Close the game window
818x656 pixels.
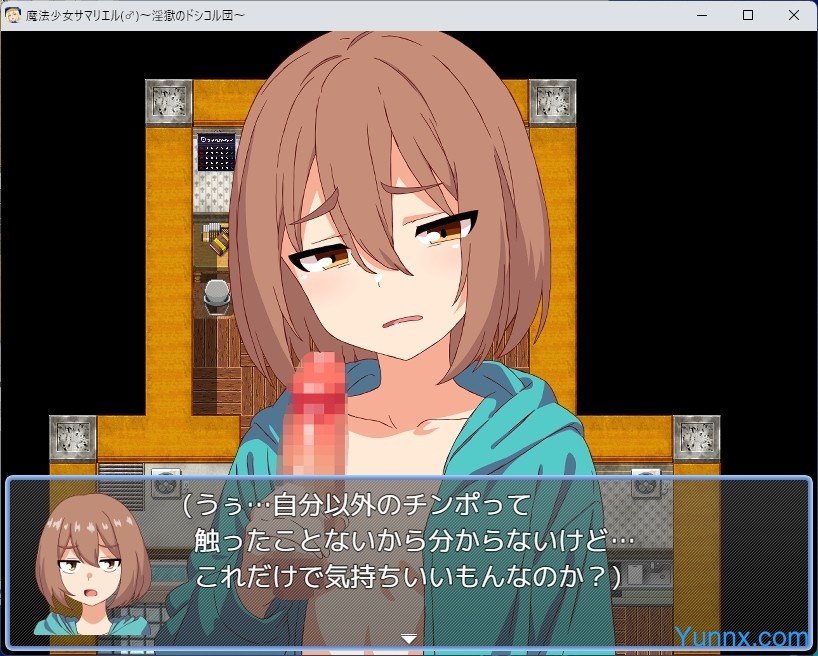click(793, 15)
